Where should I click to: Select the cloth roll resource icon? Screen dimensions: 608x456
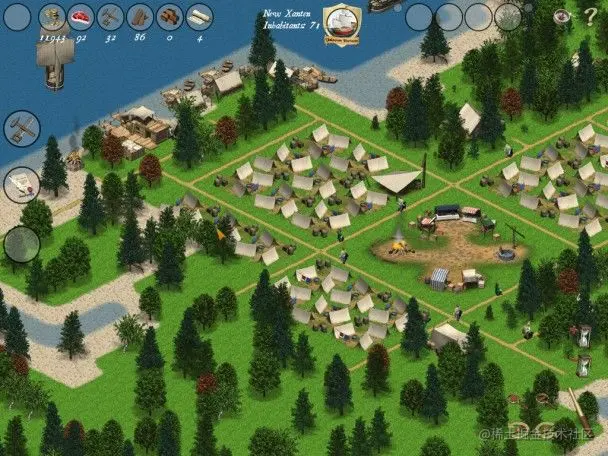coord(200,16)
